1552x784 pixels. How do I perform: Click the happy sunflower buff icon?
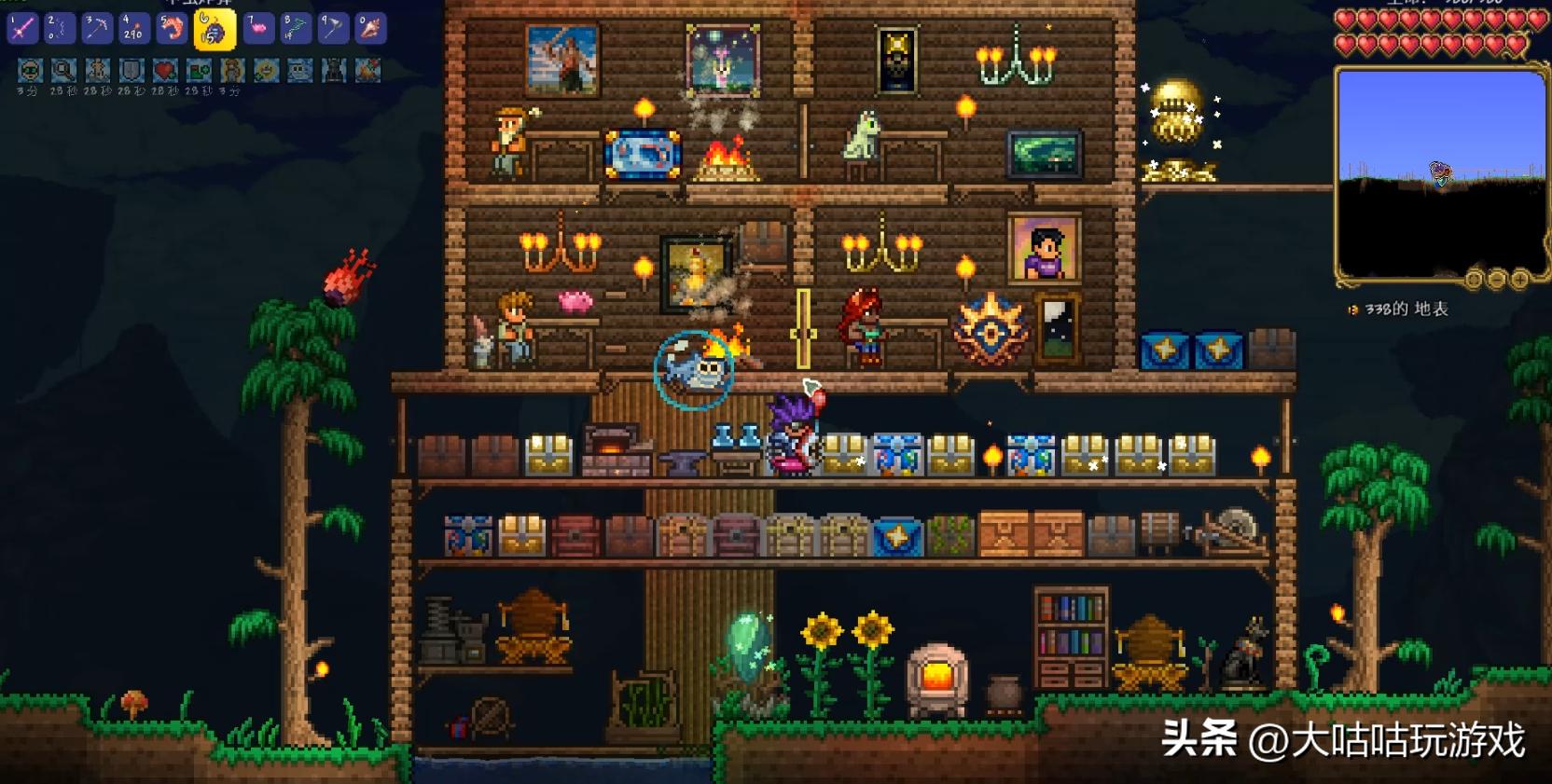click(x=266, y=70)
